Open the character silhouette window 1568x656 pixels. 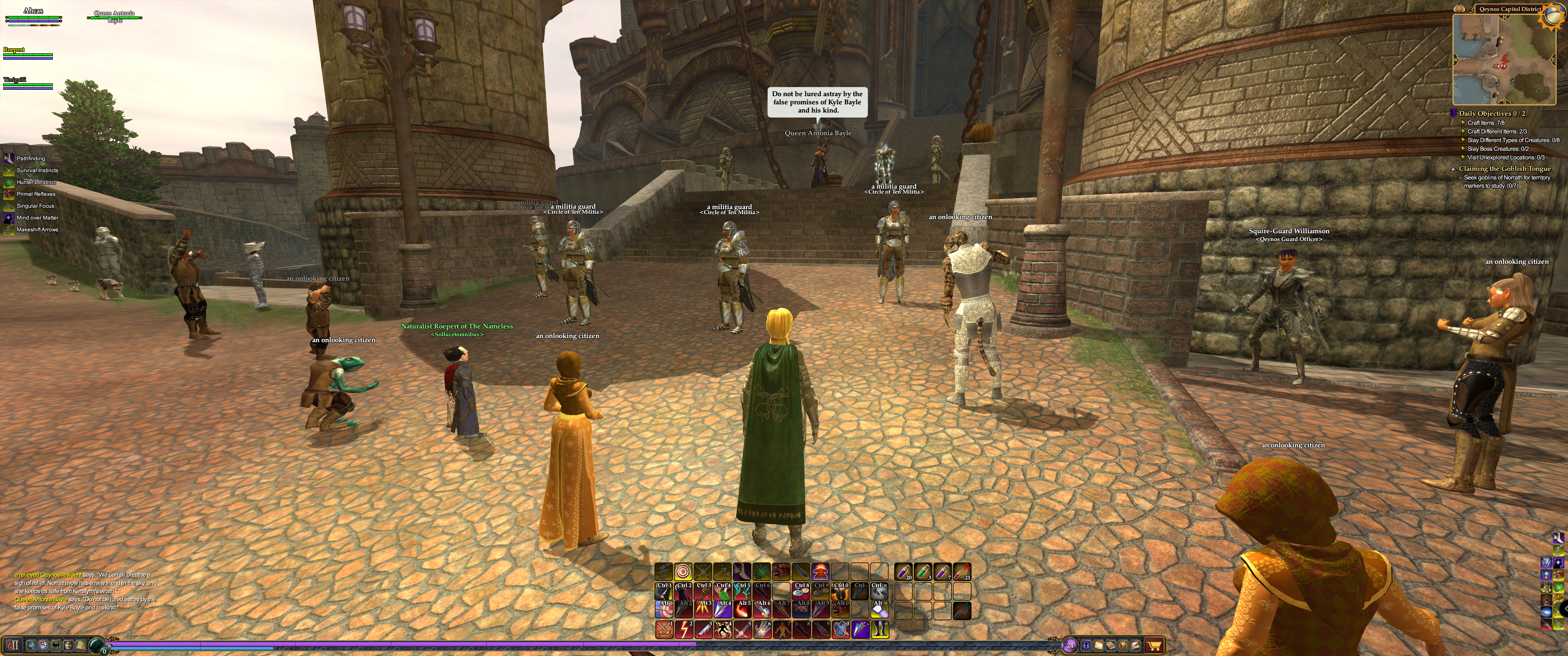tap(1086, 645)
